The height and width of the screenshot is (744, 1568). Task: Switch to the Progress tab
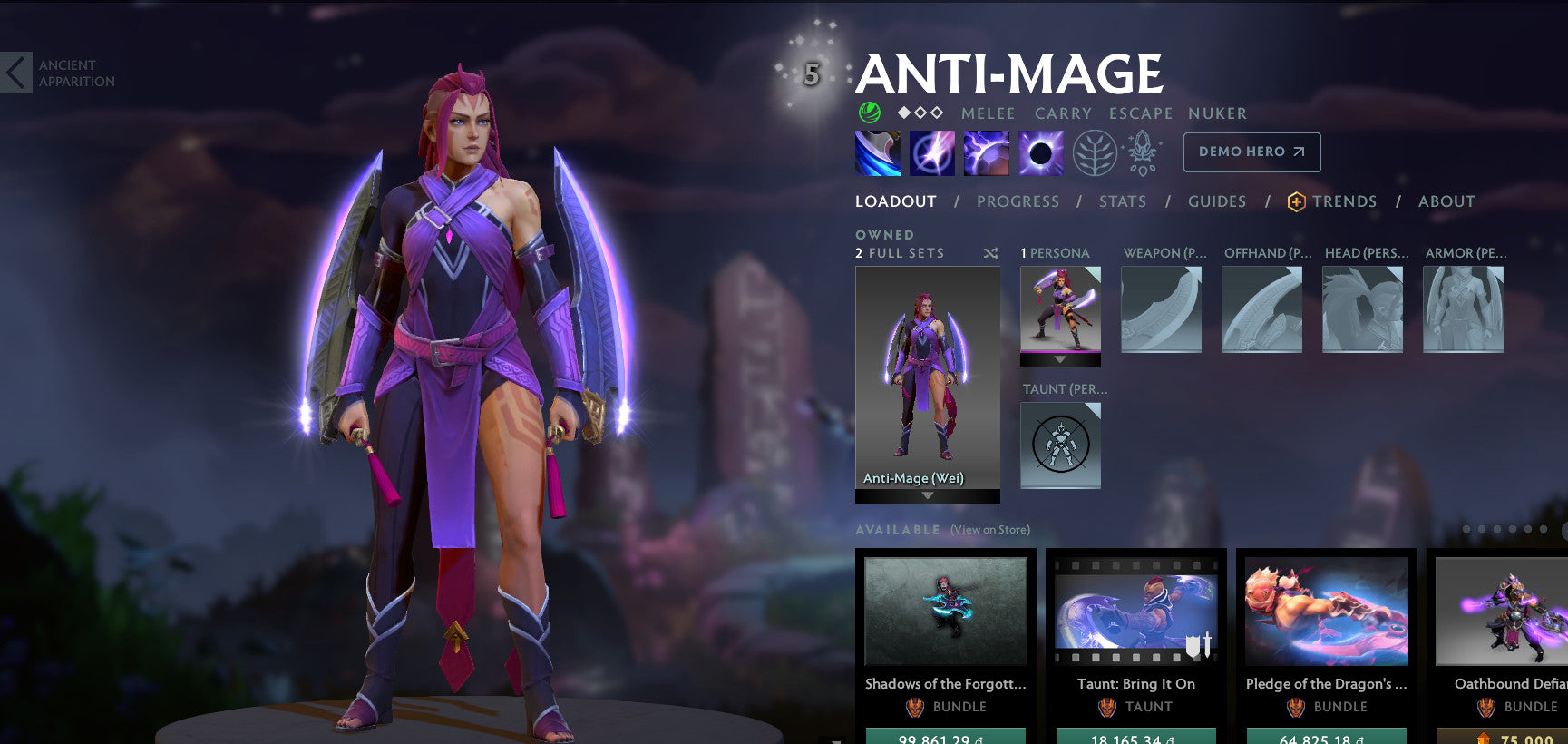click(x=1018, y=201)
